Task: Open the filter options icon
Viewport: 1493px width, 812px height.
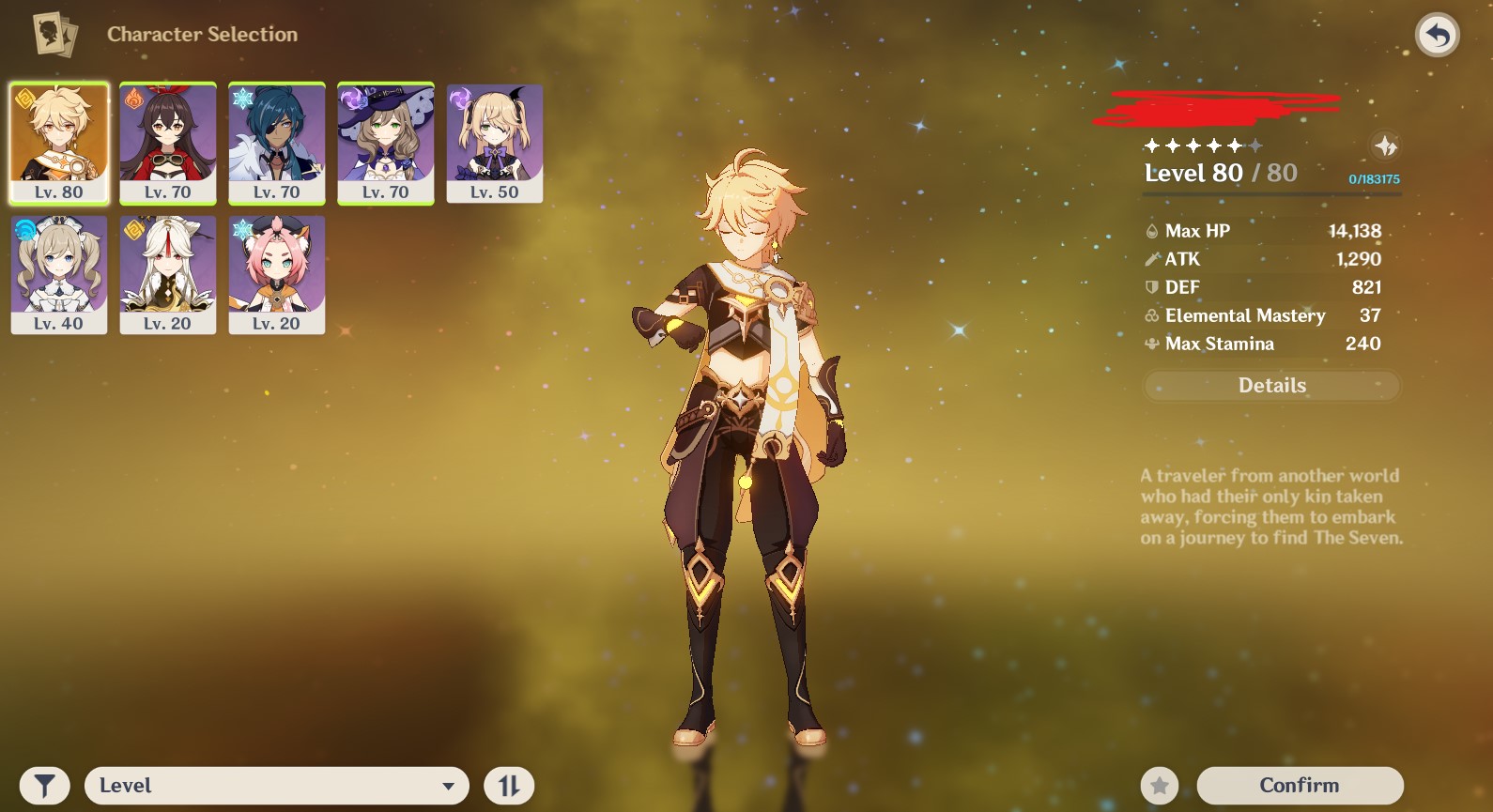Action: [x=42, y=785]
